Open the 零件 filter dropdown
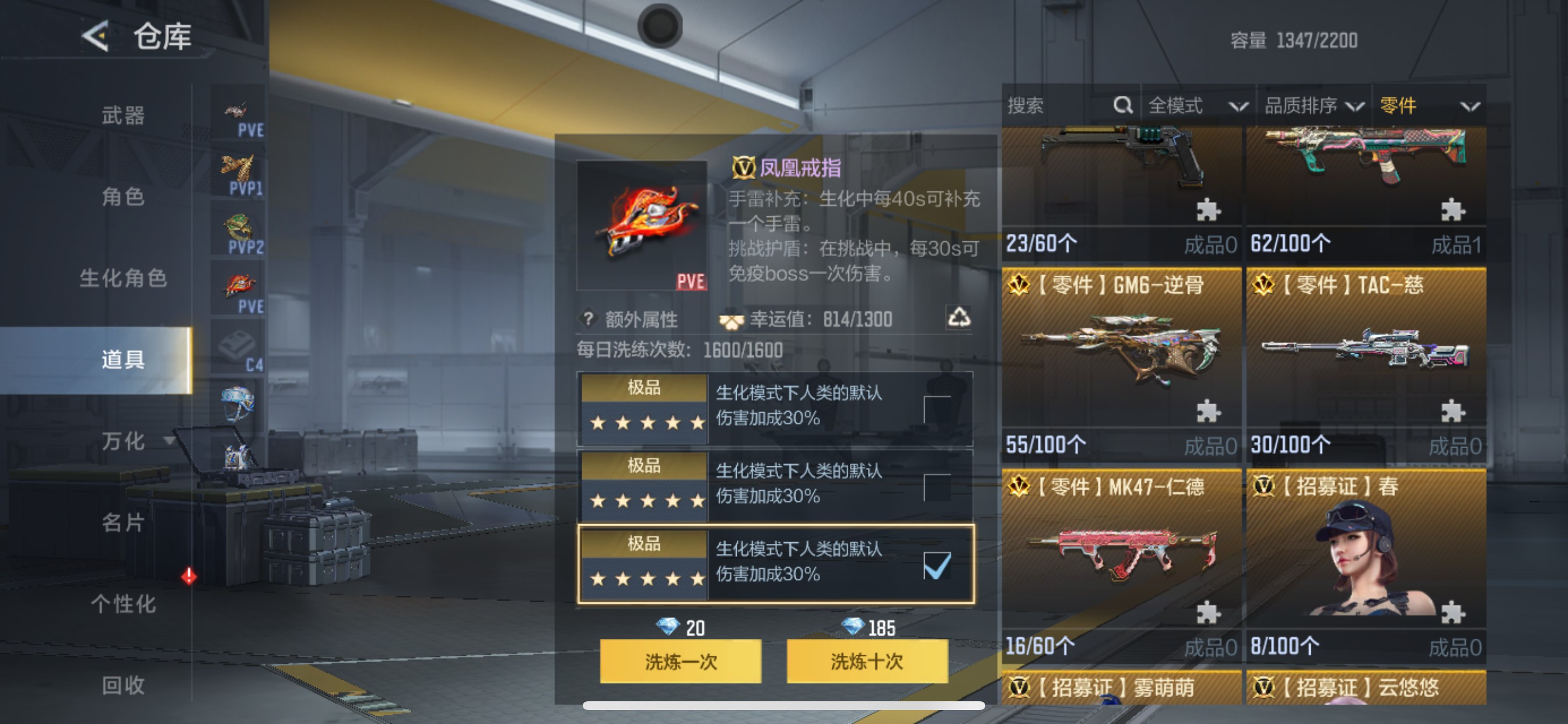Viewport: 1568px width, 724px height. tap(1418, 105)
